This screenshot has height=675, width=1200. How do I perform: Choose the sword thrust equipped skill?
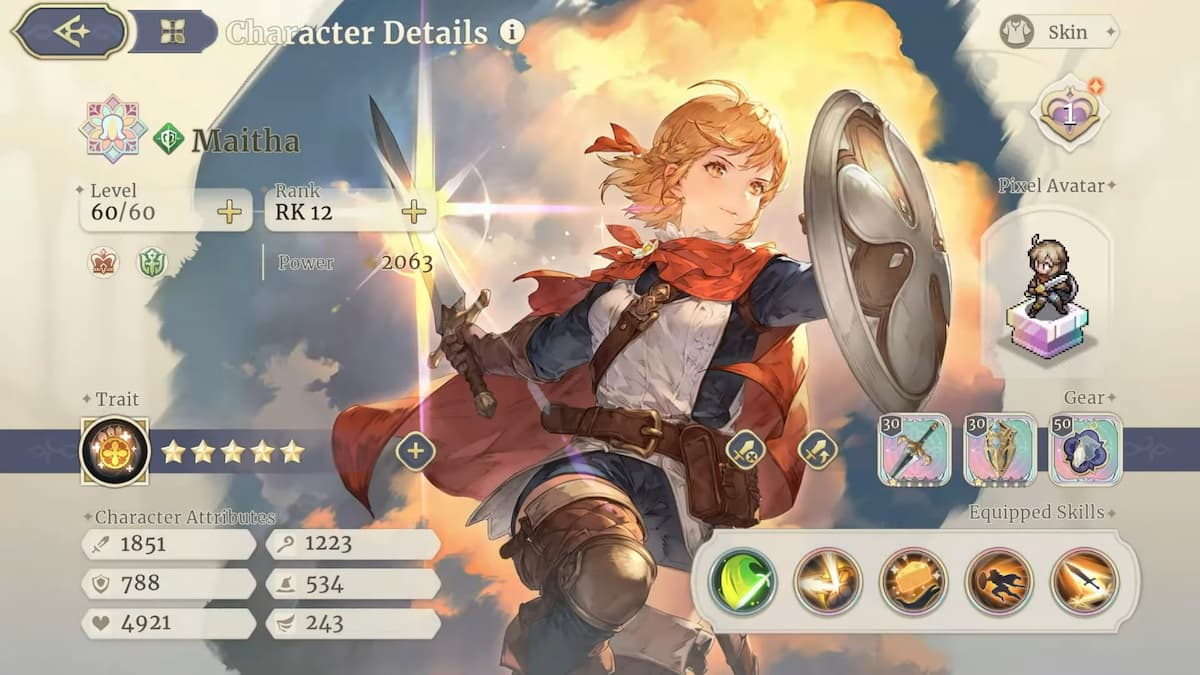1084,581
